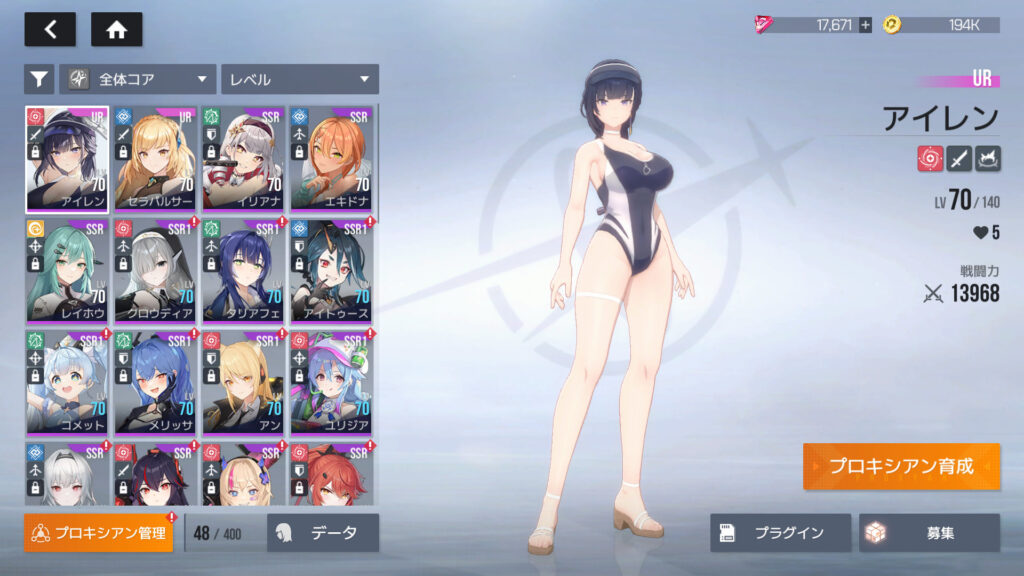
Task: Go back with the arrow button
Action: [x=50, y=29]
